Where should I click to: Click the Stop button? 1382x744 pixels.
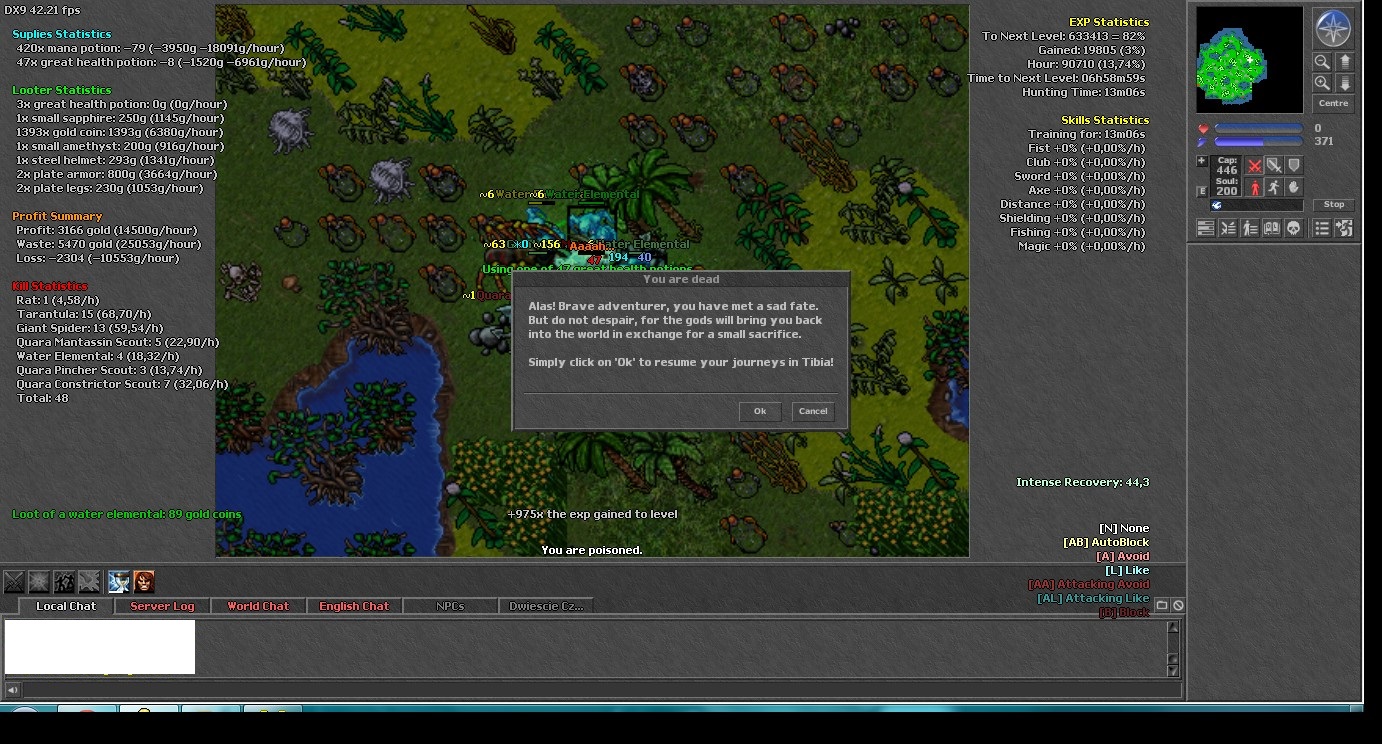[1334, 205]
